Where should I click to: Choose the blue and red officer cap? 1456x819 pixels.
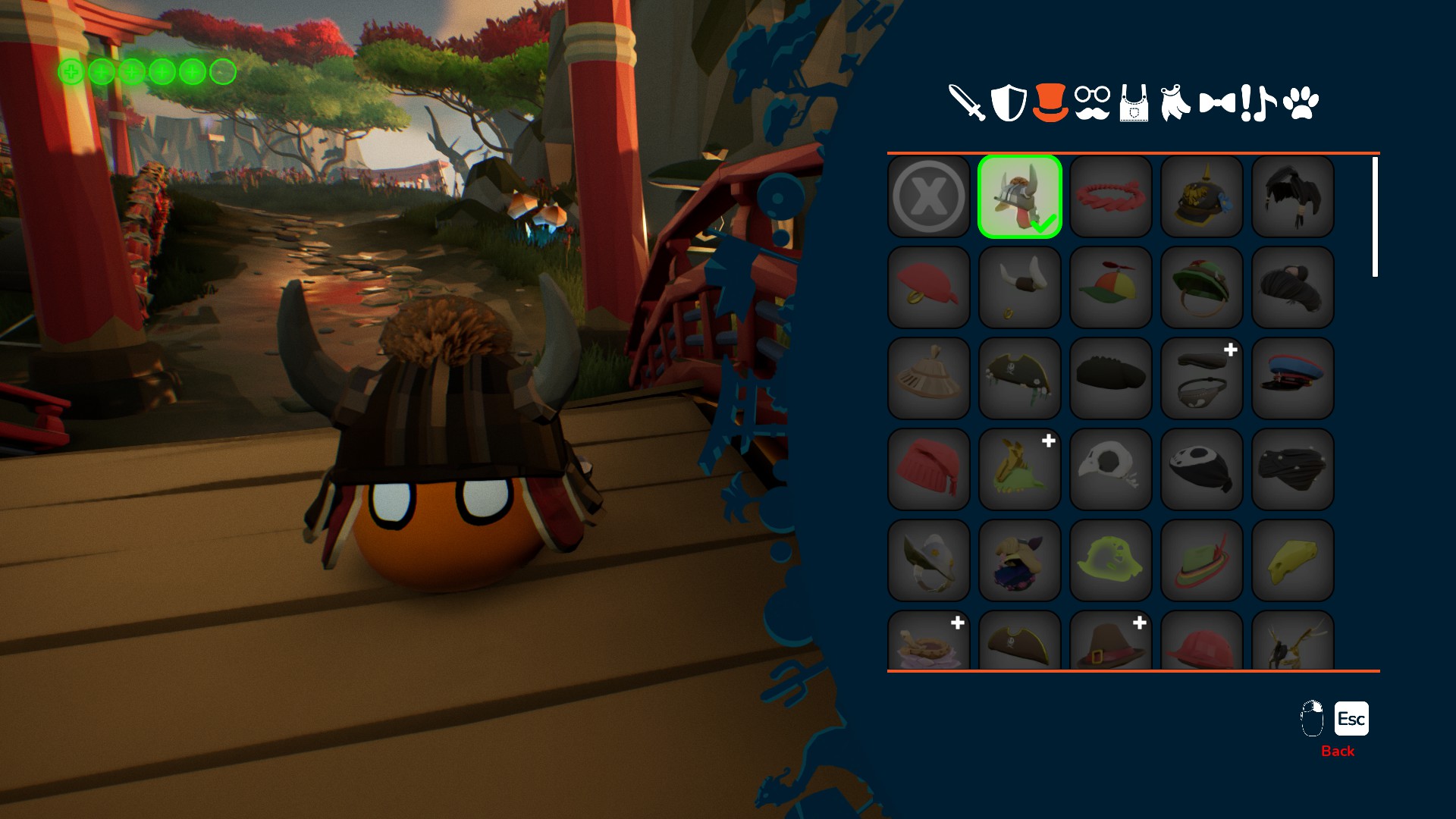1293,378
